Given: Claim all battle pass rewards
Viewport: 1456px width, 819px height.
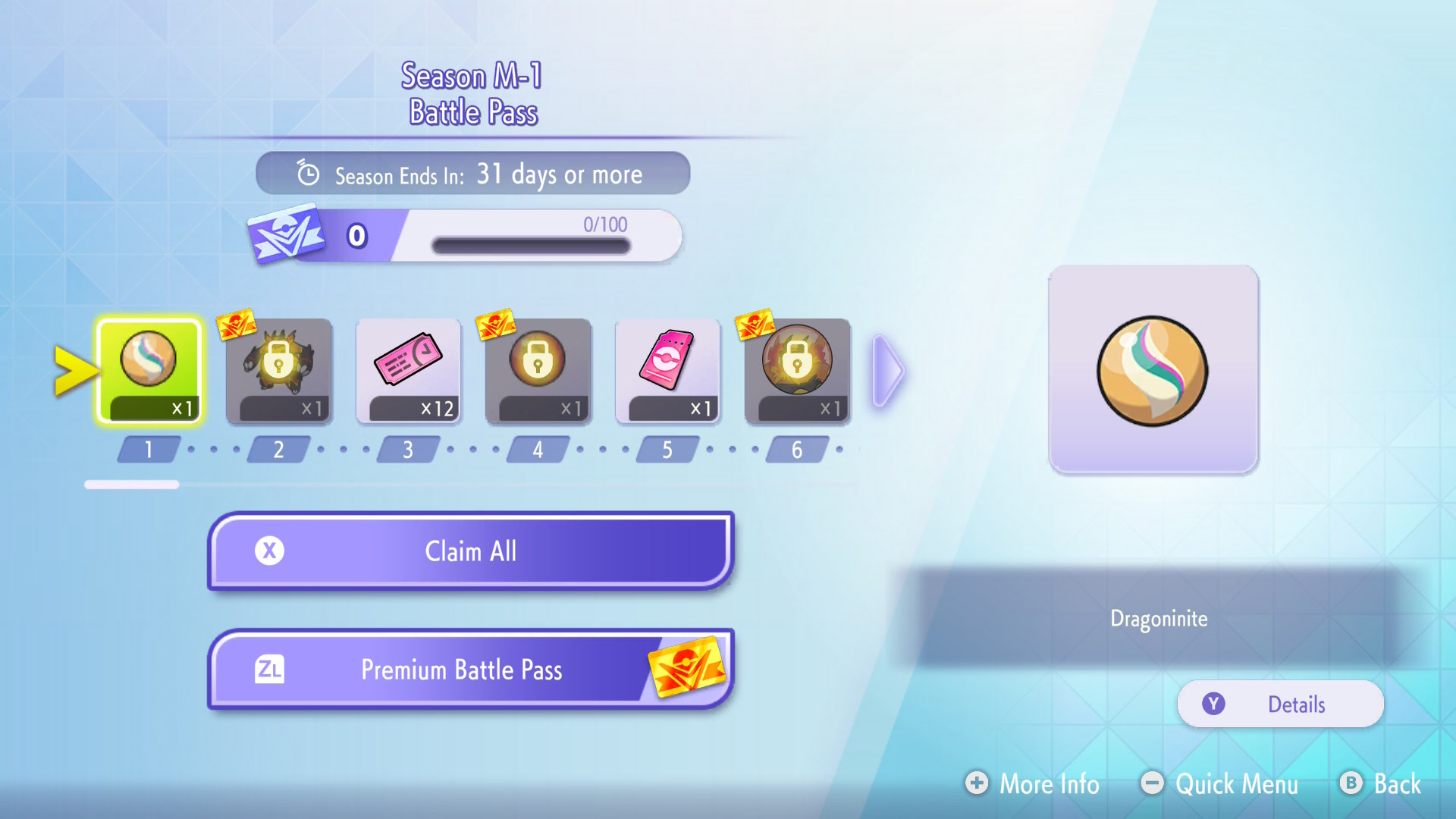Looking at the screenshot, I should tap(470, 551).
